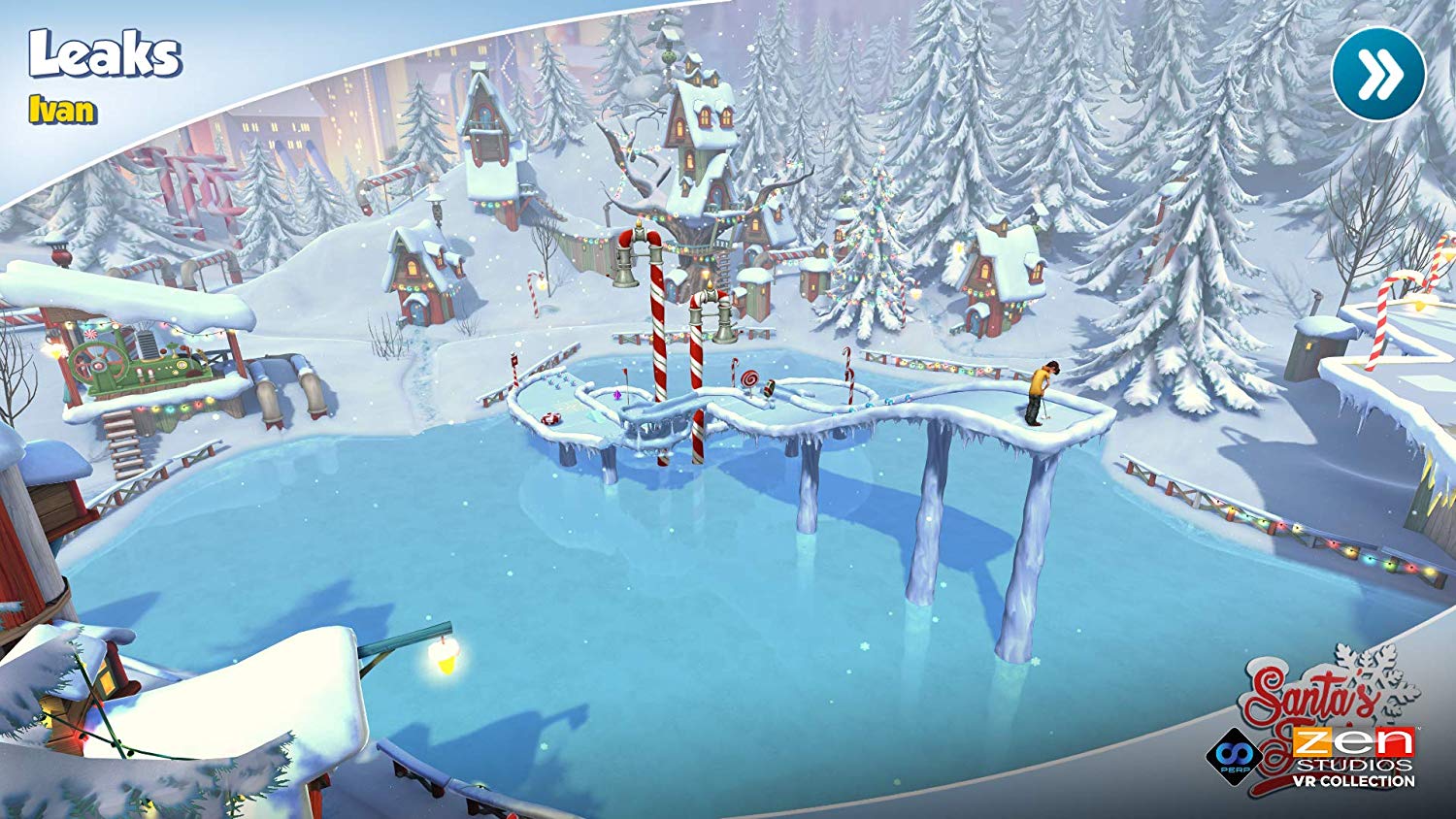The height and width of the screenshot is (819, 1456).
Task: Click the gift box near the course start
Action: pyautogui.click(x=550, y=417)
